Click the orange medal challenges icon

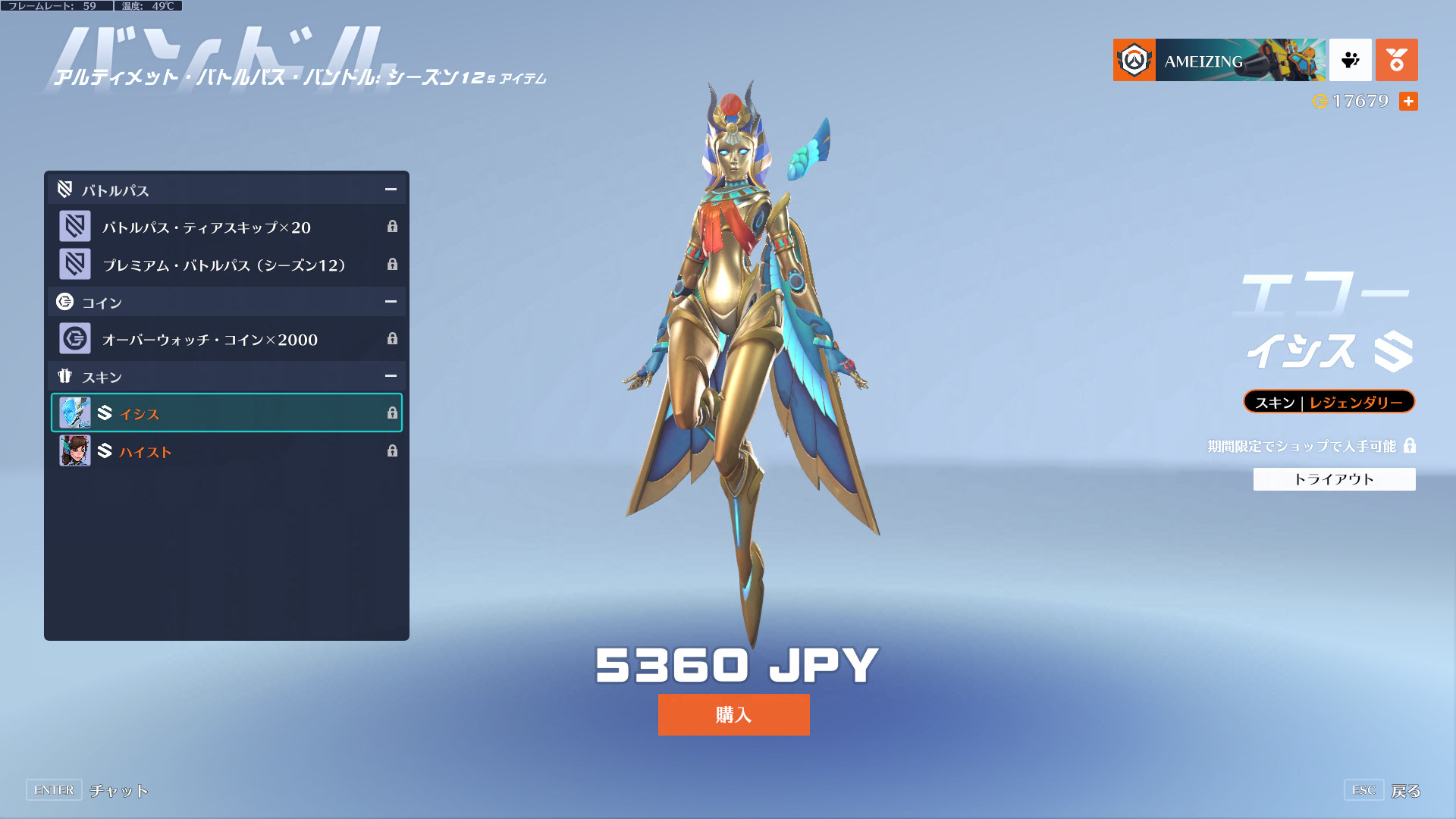coord(1396,60)
